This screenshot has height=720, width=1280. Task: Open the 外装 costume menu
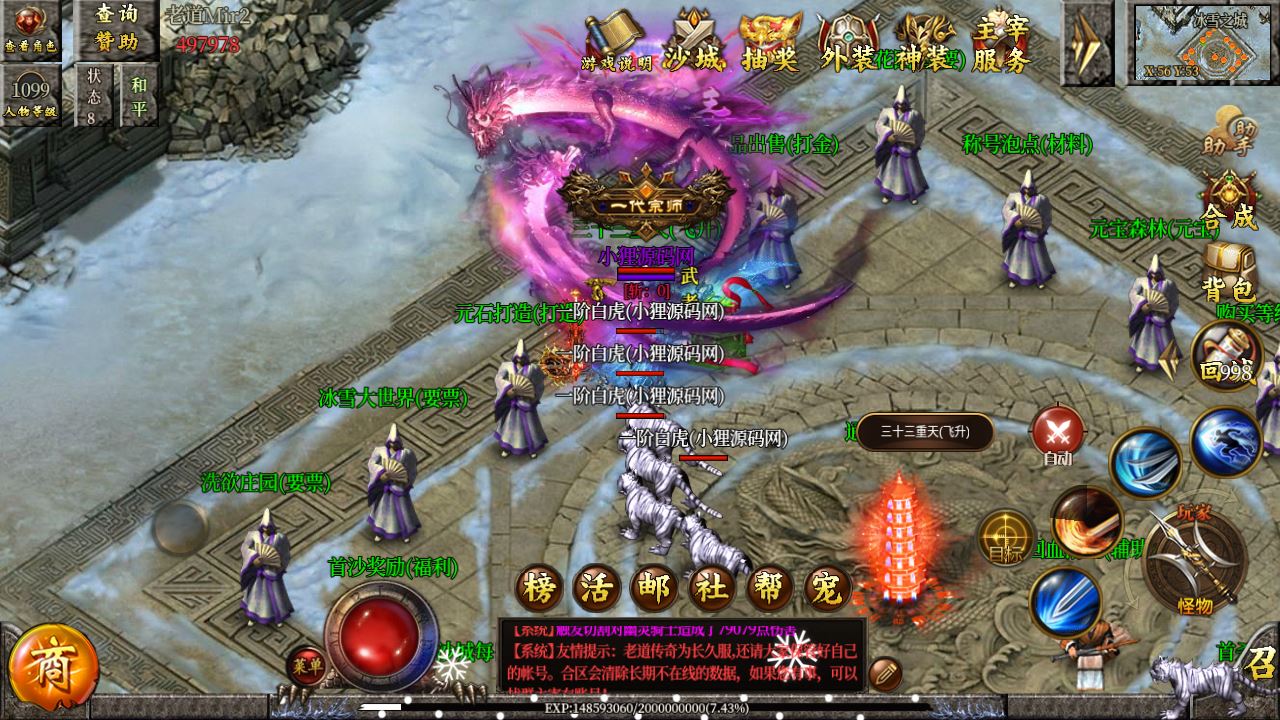click(848, 42)
